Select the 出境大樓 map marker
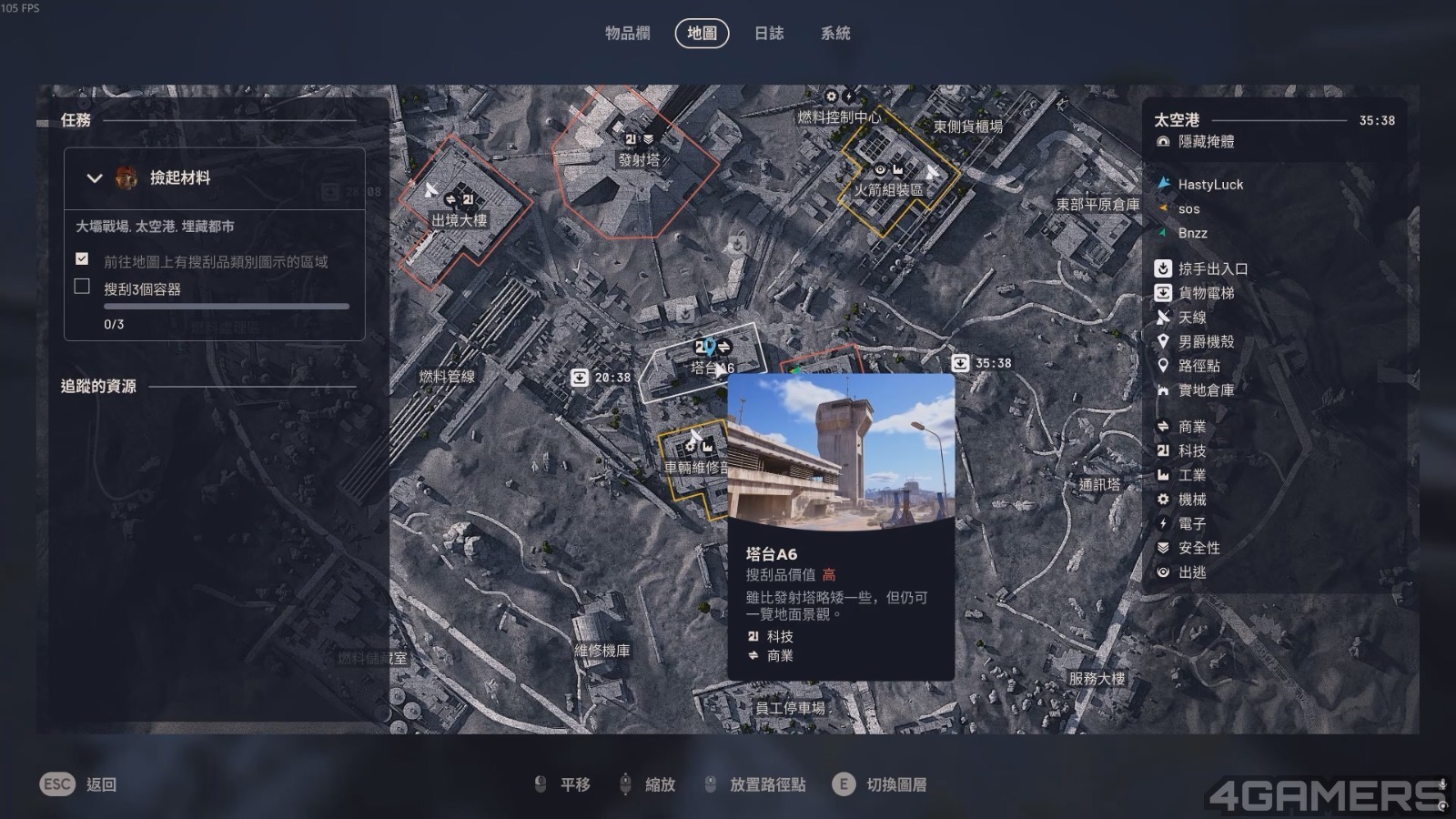The width and height of the screenshot is (1456, 819). click(x=459, y=219)
